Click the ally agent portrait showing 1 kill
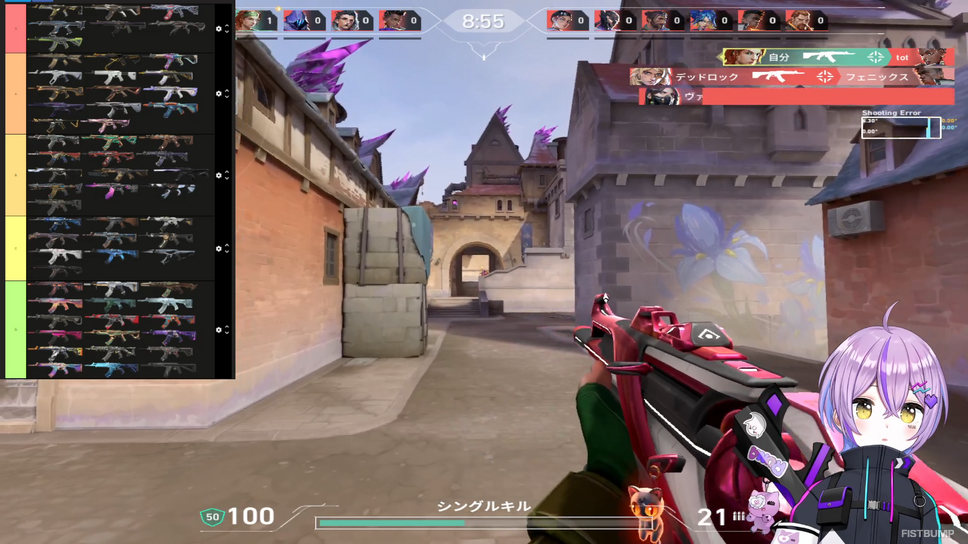This screenshot has height=544, width=968. coord(248,20)
